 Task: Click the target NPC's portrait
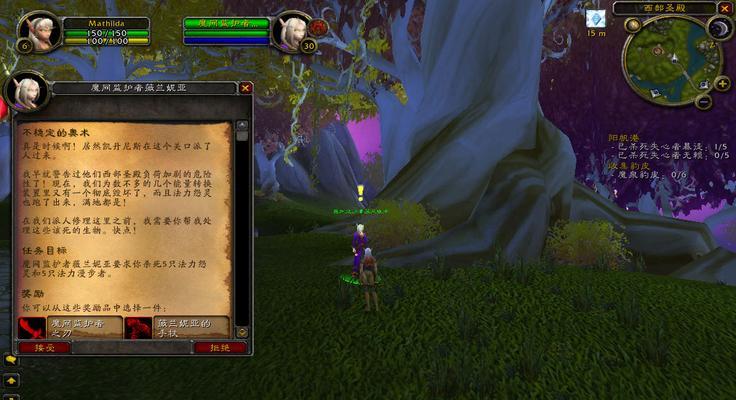[x=292, y=31]
